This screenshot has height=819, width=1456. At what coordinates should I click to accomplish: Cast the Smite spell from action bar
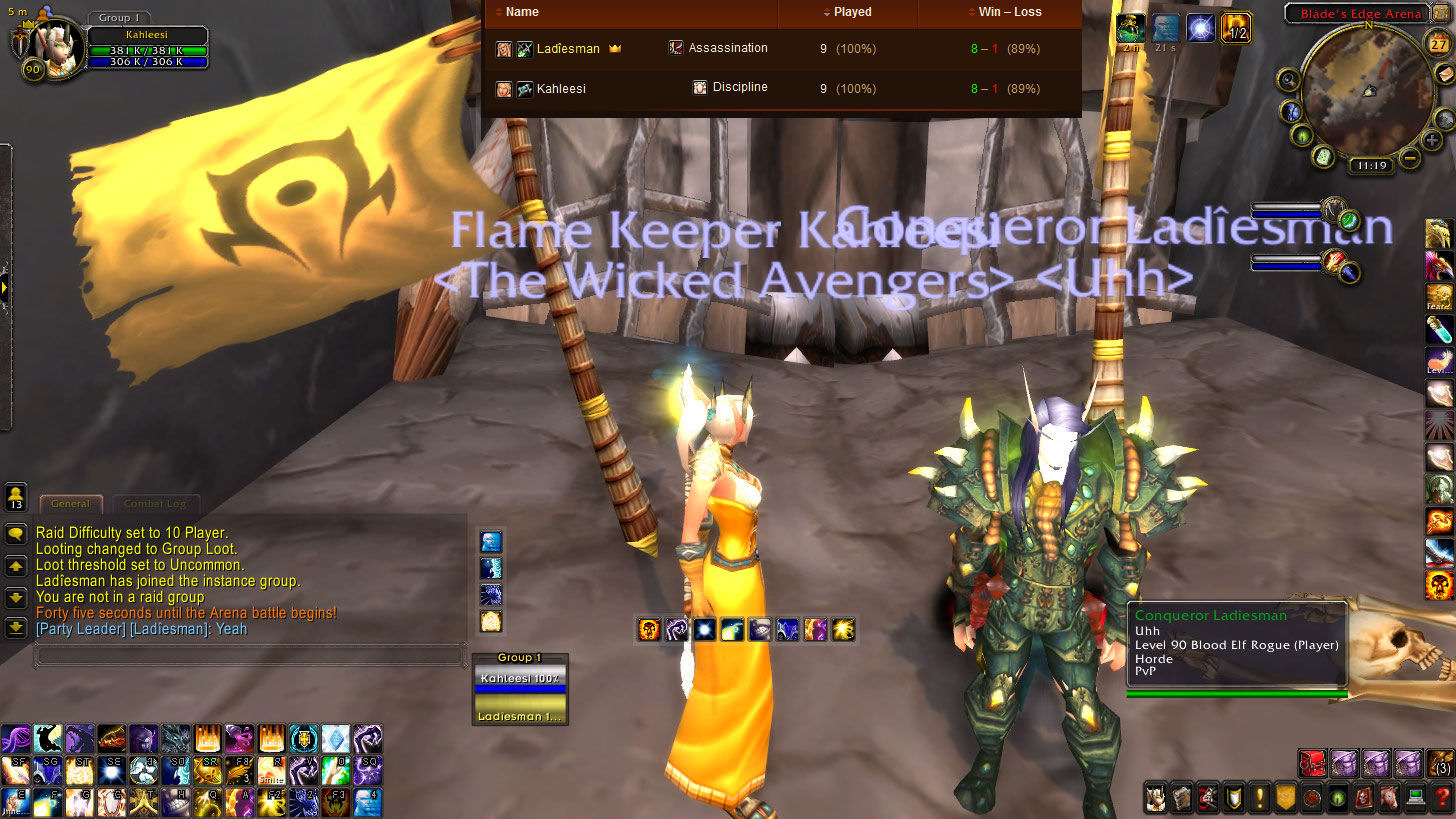coord(271,770)
